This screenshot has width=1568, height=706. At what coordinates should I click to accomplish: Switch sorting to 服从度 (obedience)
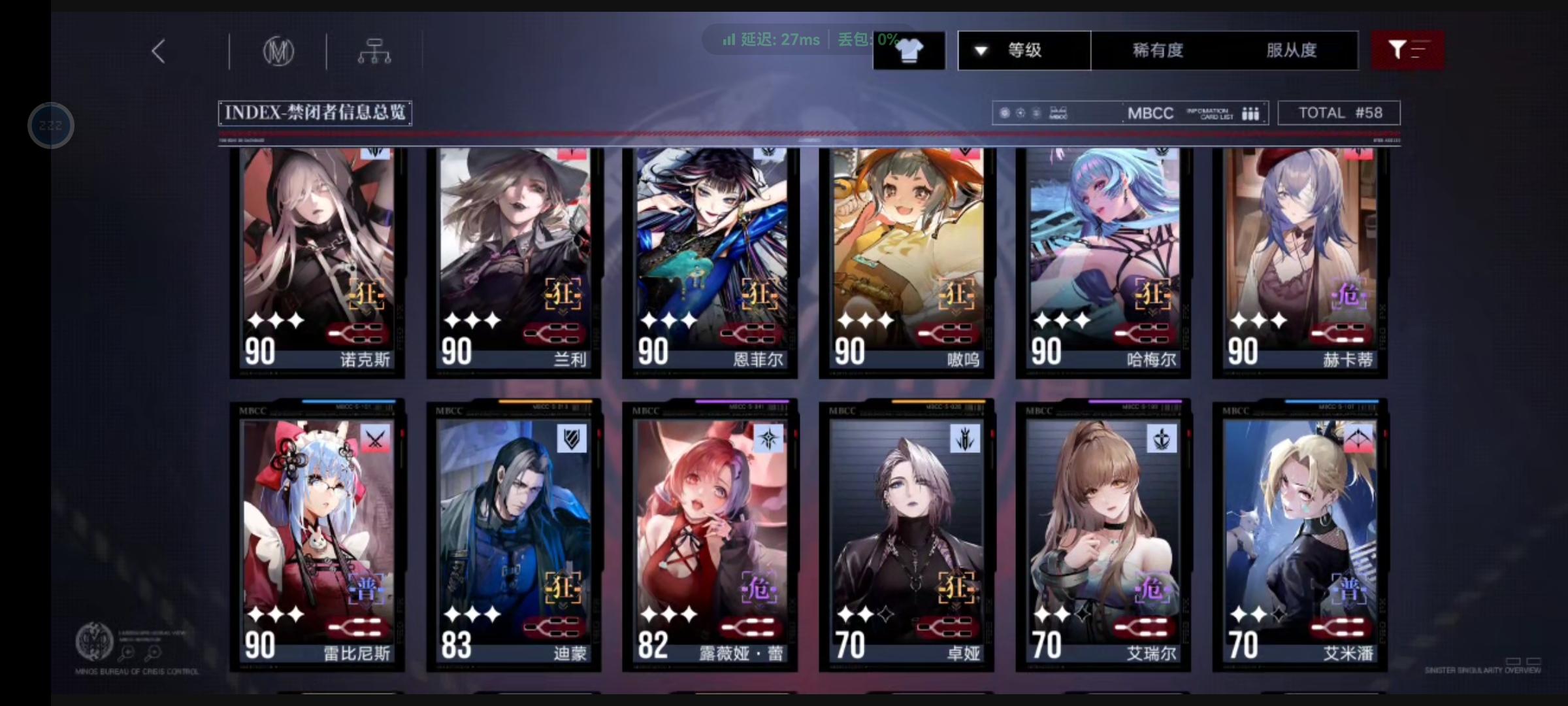point(1292,50)
